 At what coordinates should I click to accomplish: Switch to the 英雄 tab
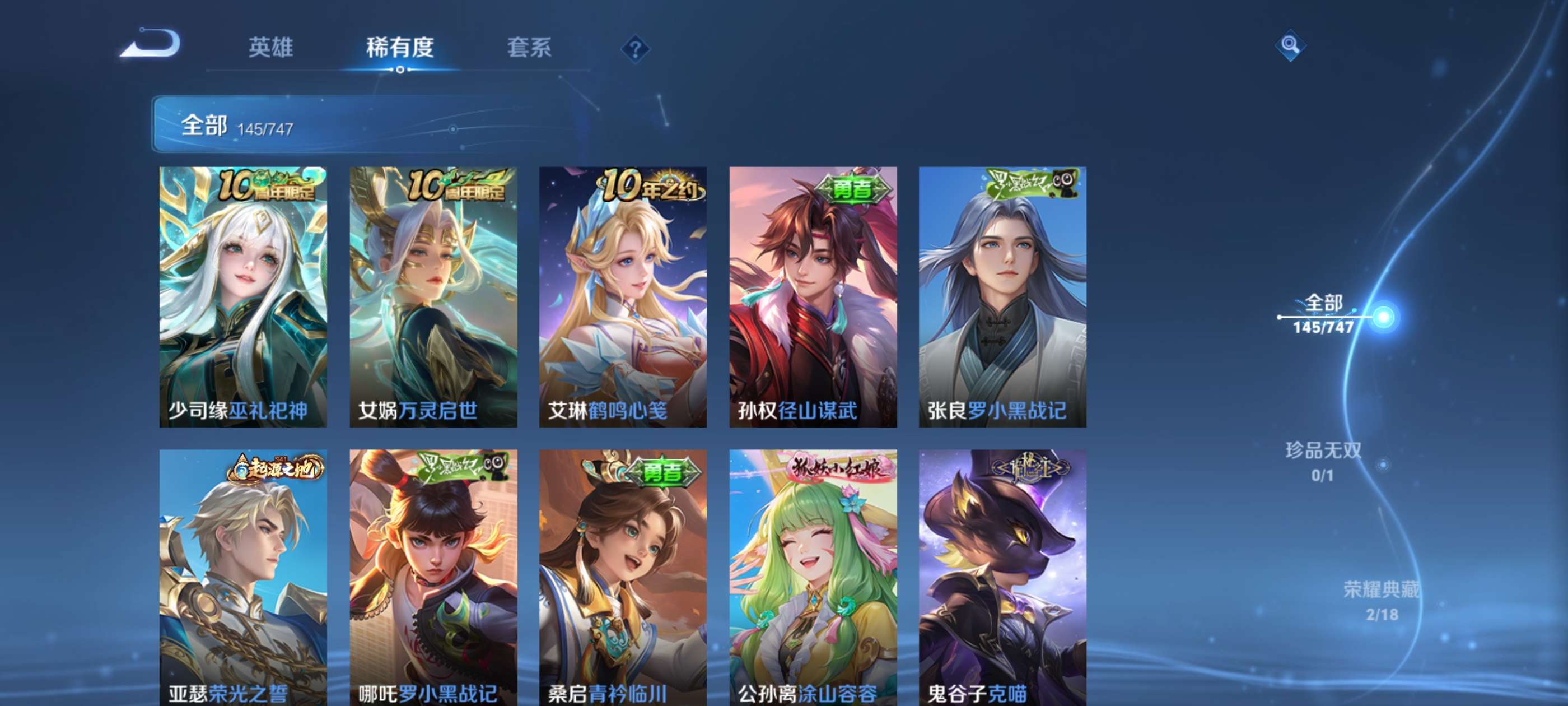click(x=271, y=48)
